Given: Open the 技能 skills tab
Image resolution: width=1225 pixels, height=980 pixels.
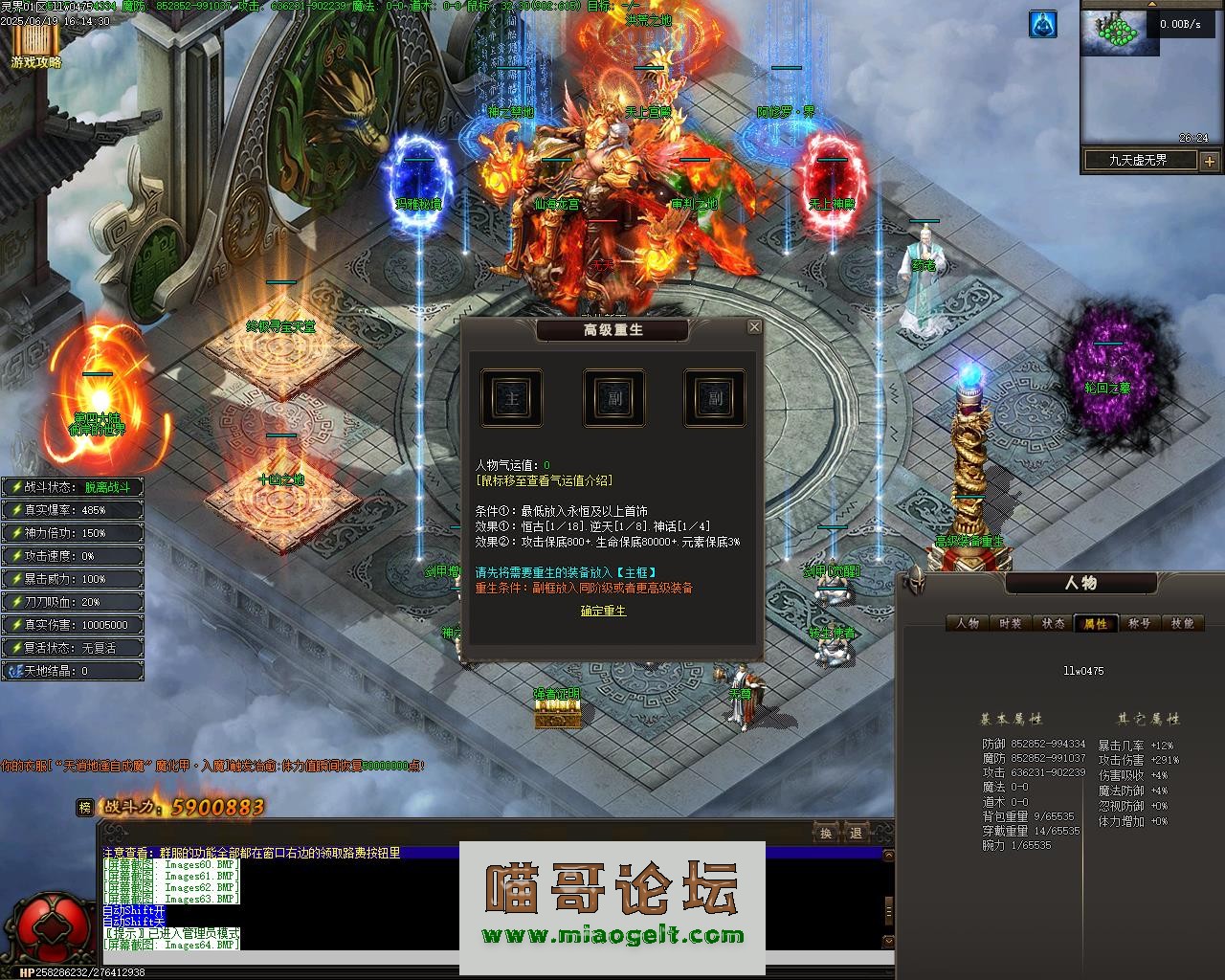Looking at the screenshot, I should click(x=1182, y=623).
